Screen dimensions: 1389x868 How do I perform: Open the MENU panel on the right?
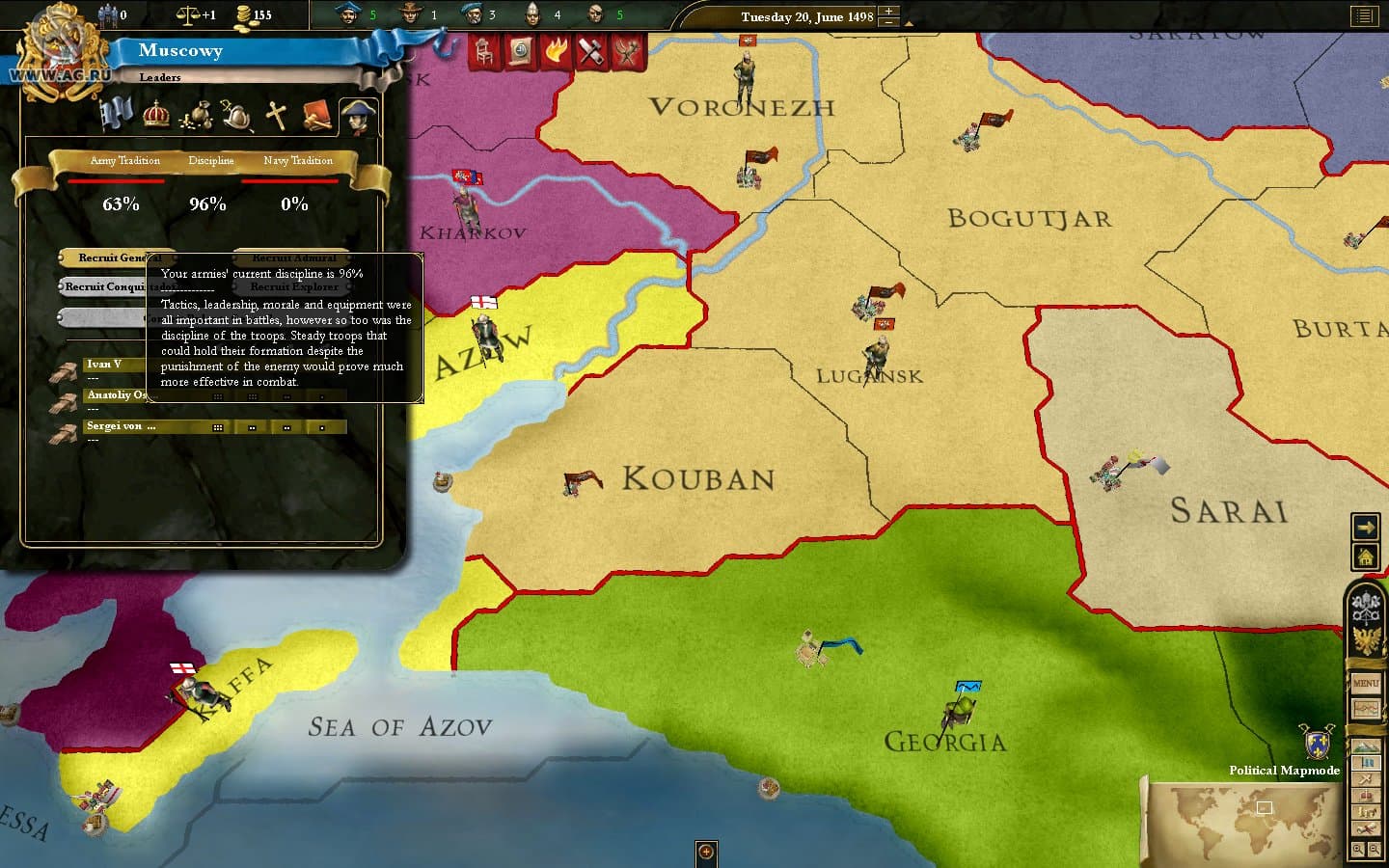click(x=1365, y=681)
